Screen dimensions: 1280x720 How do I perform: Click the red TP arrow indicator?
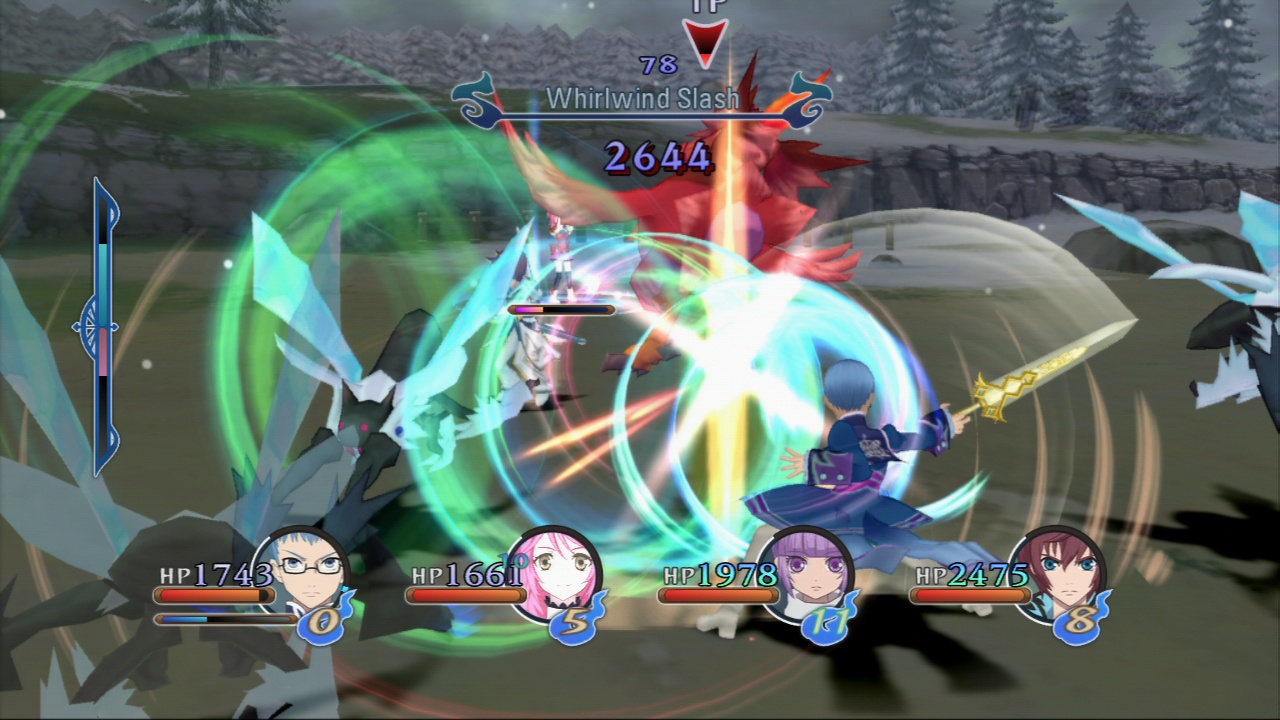[703, 42]
